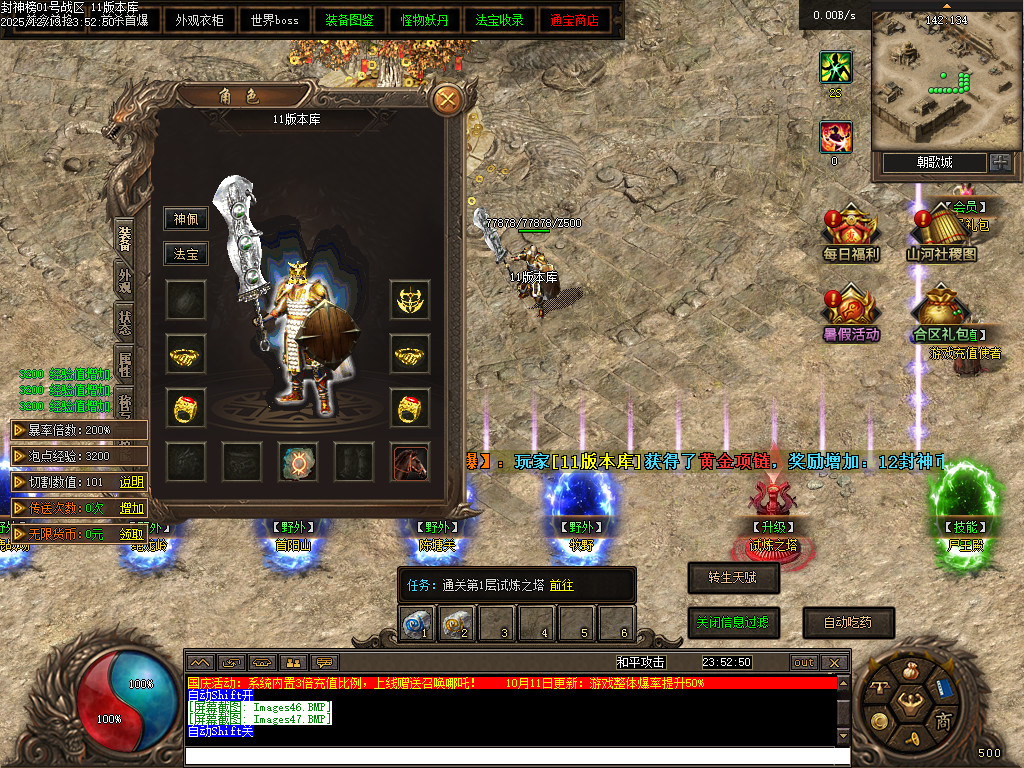Switch to the 属性 attributes tab
Screen dimensions: 1024x768
click(x=125, y=365)
